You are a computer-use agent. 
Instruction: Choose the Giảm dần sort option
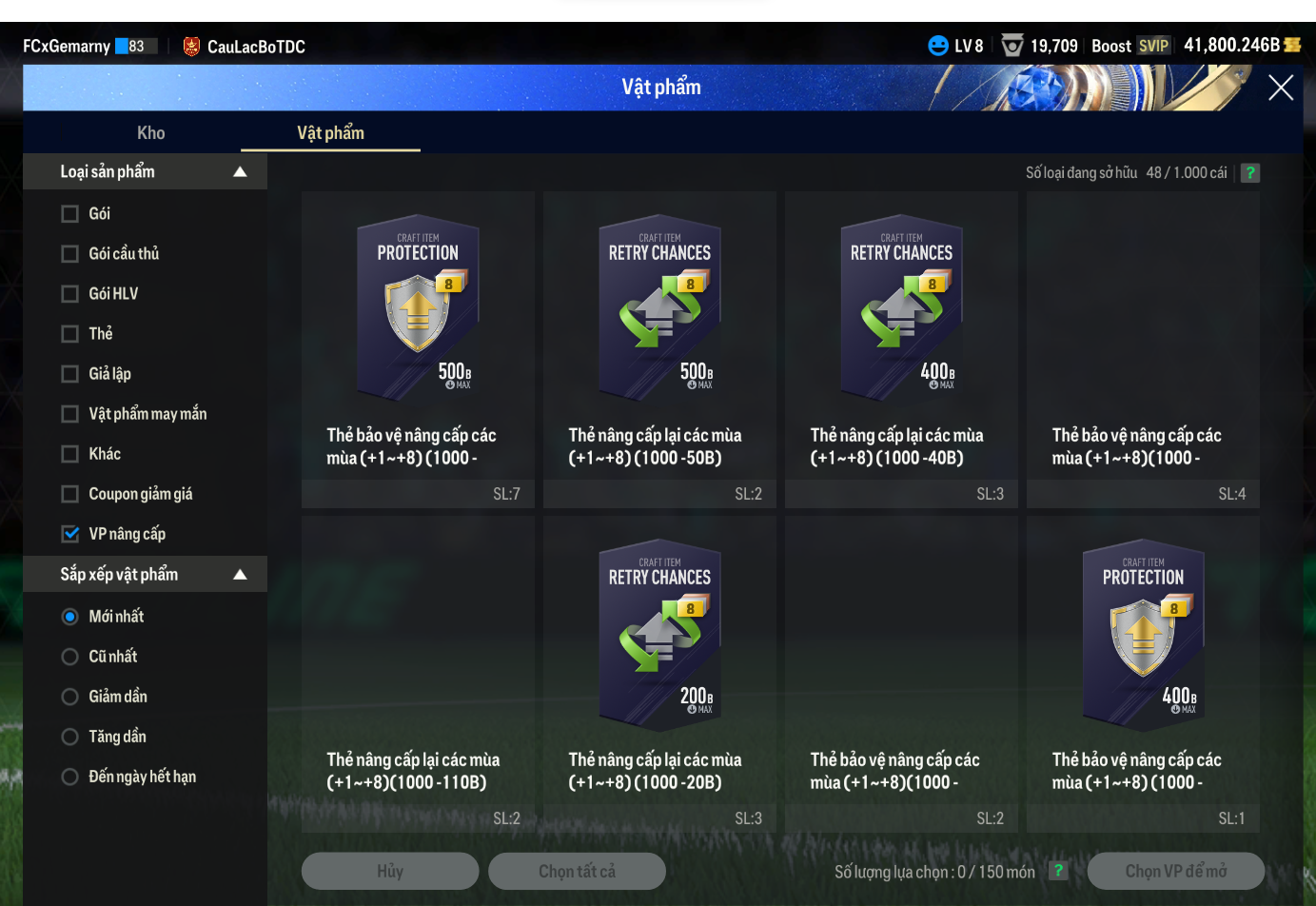69,697
